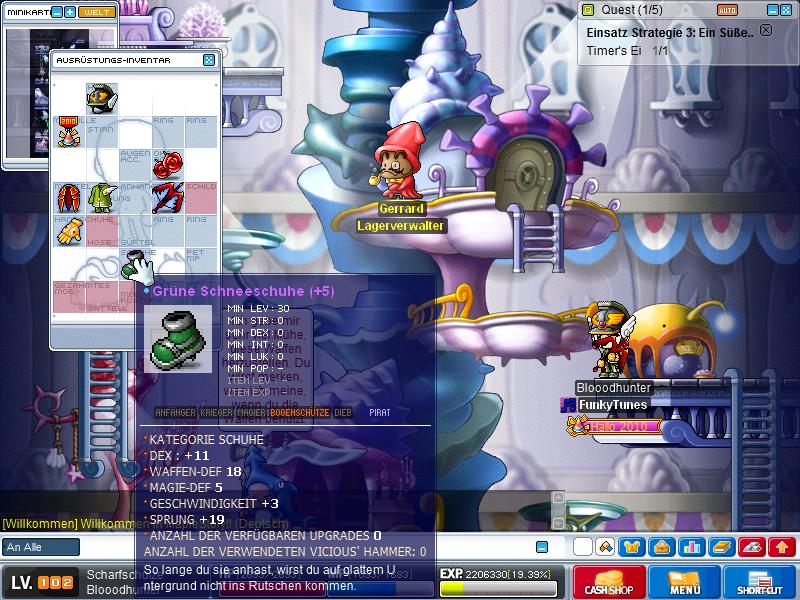The image size is (800, 600).
Task: Open the stats bar chart icon
Action: [691, 547]
